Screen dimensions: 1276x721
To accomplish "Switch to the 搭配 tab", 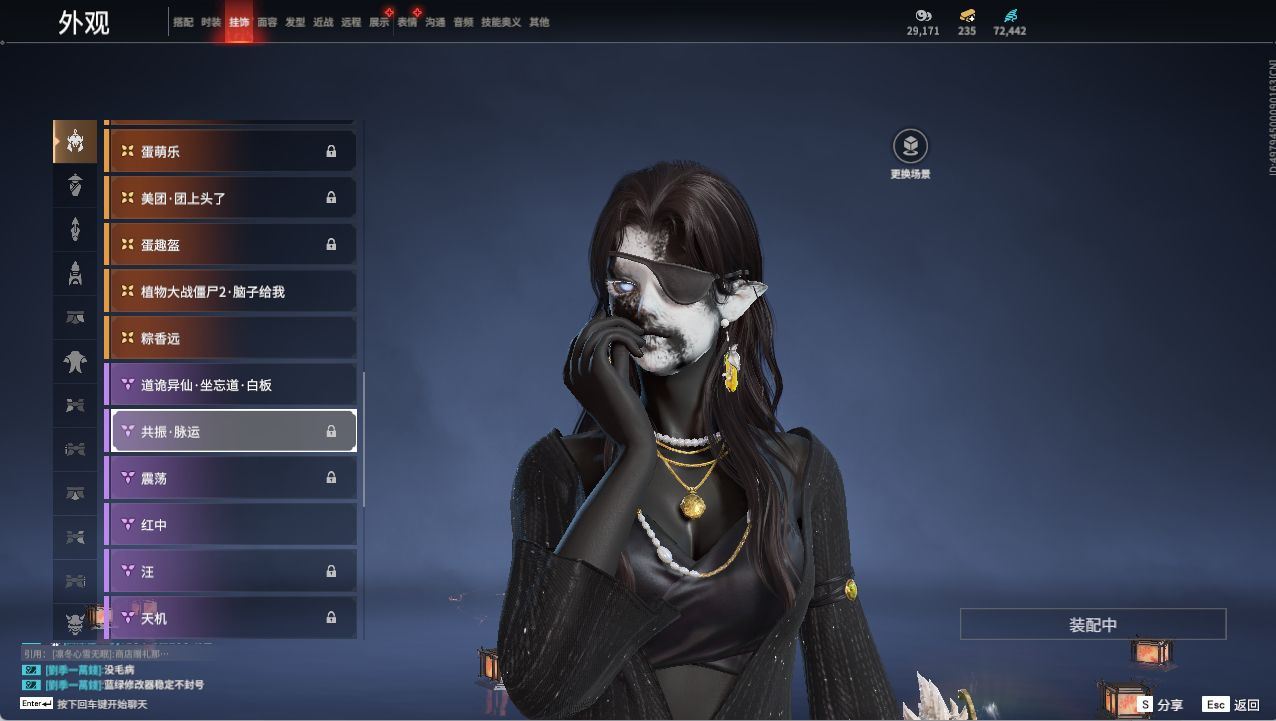I will click(183, 22).
